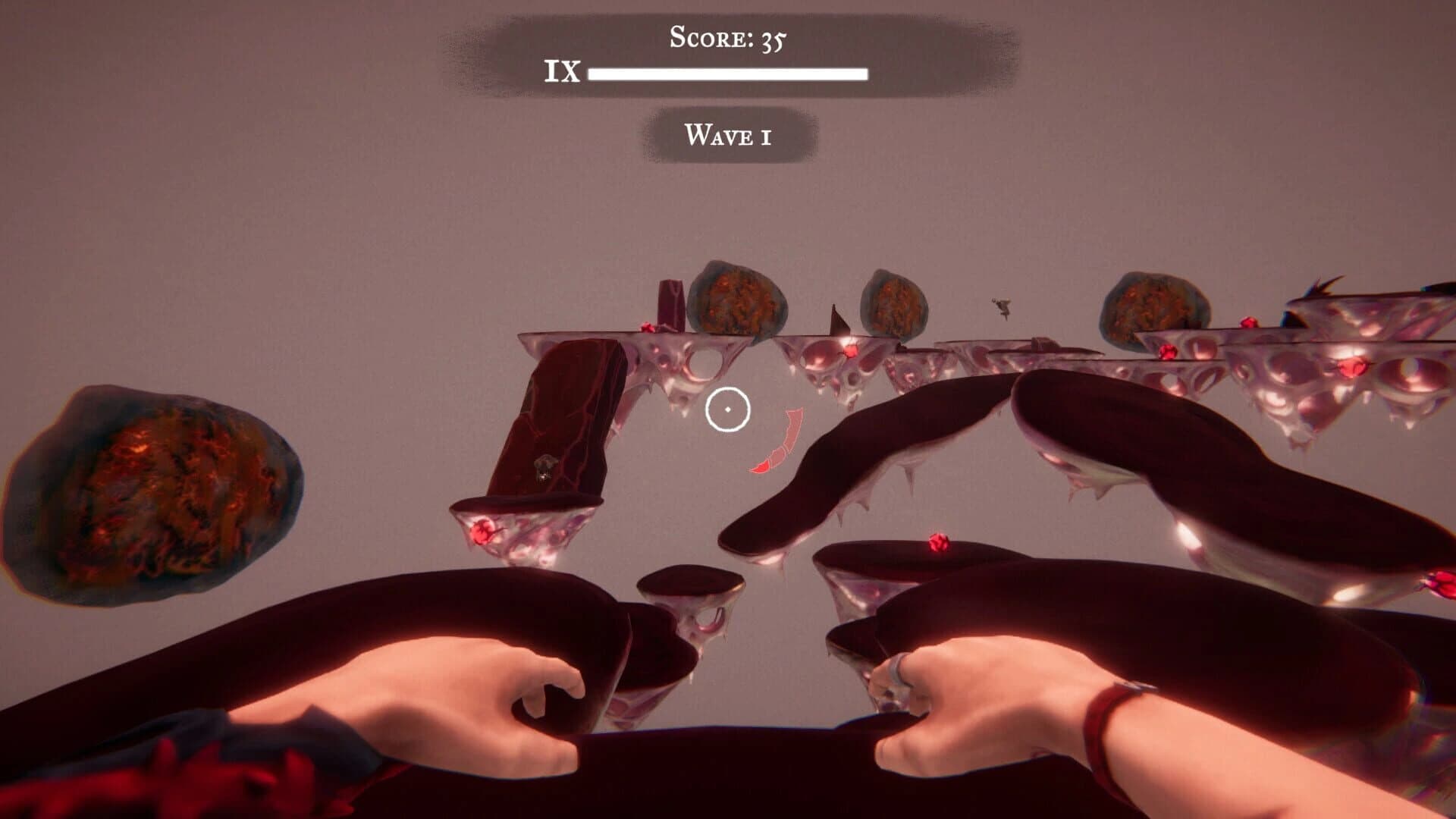This screenshot has width=1456, height=819.
Task: Click the IX level numeral
Action: pos(561,72)
